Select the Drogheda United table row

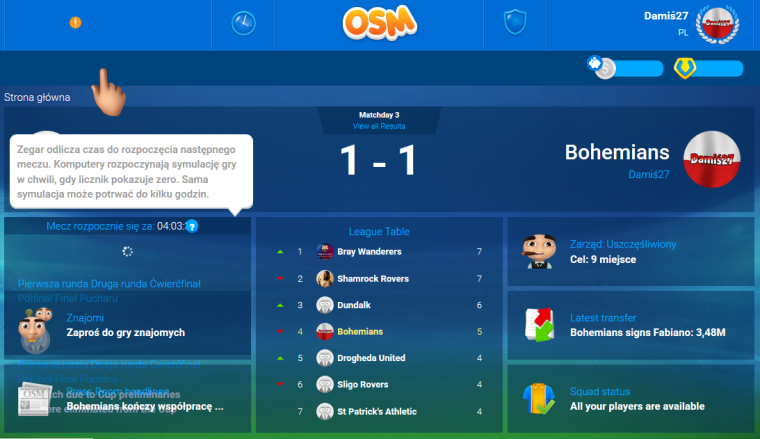point(380,357)
